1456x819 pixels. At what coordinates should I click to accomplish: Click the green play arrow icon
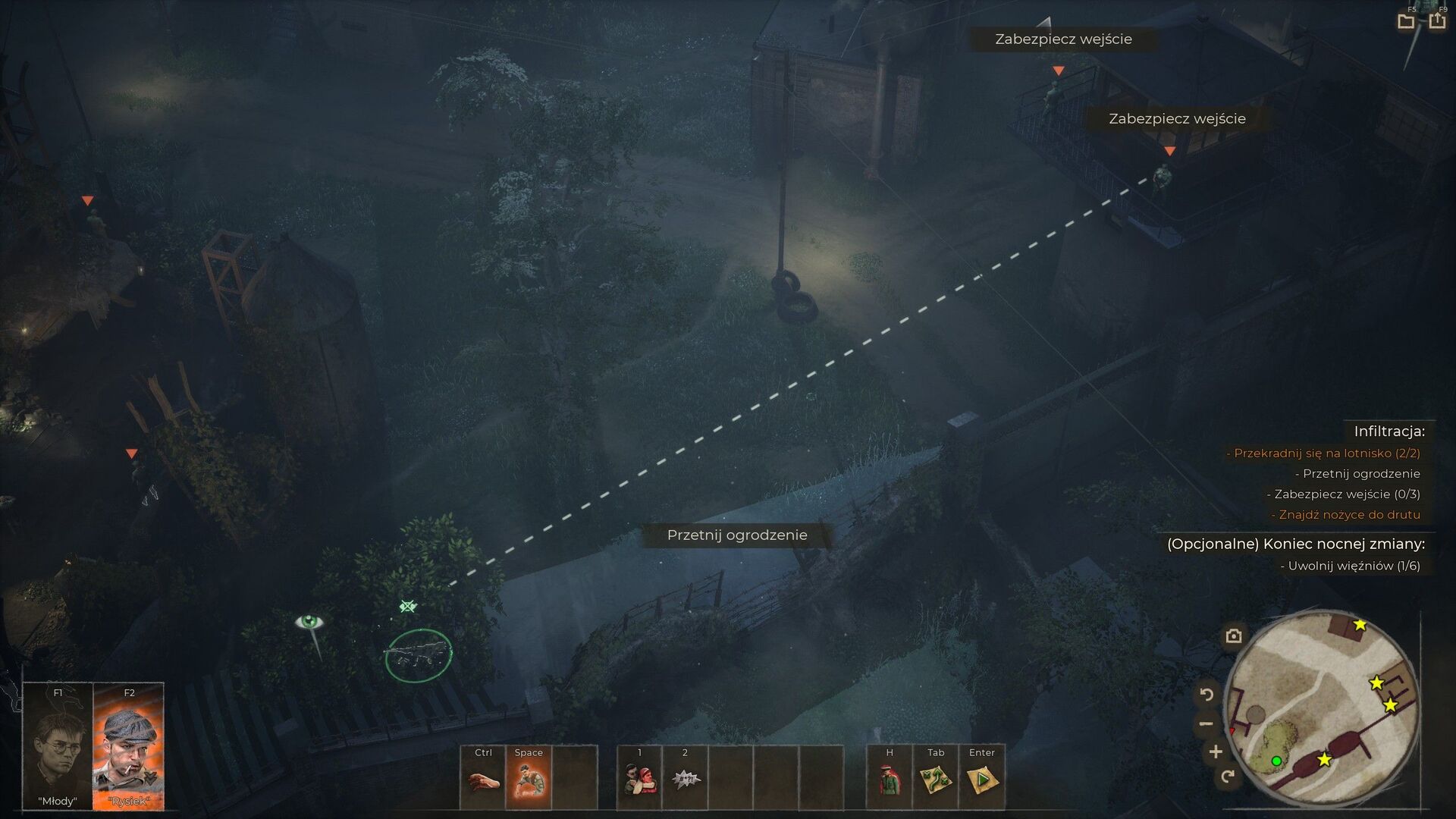click(981, 780)
